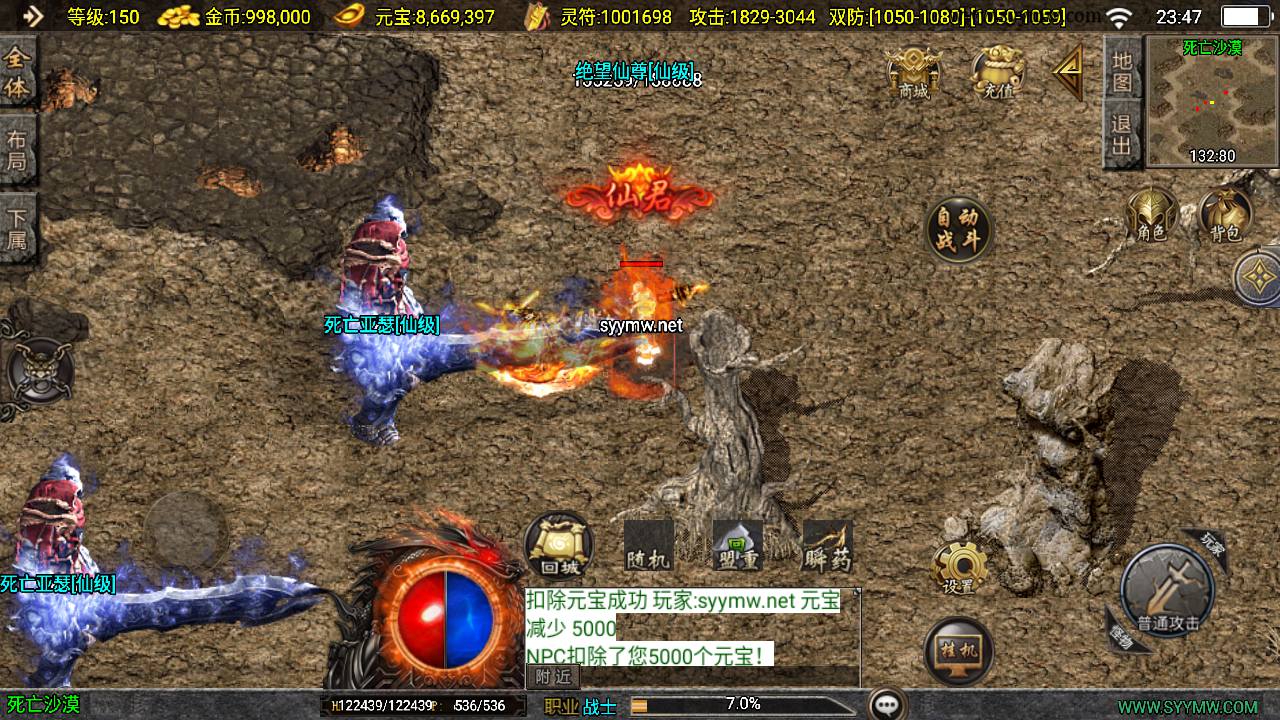Open the 角色 character sheet
The width and height of the screenshot is (1280, 720).
1152,216
